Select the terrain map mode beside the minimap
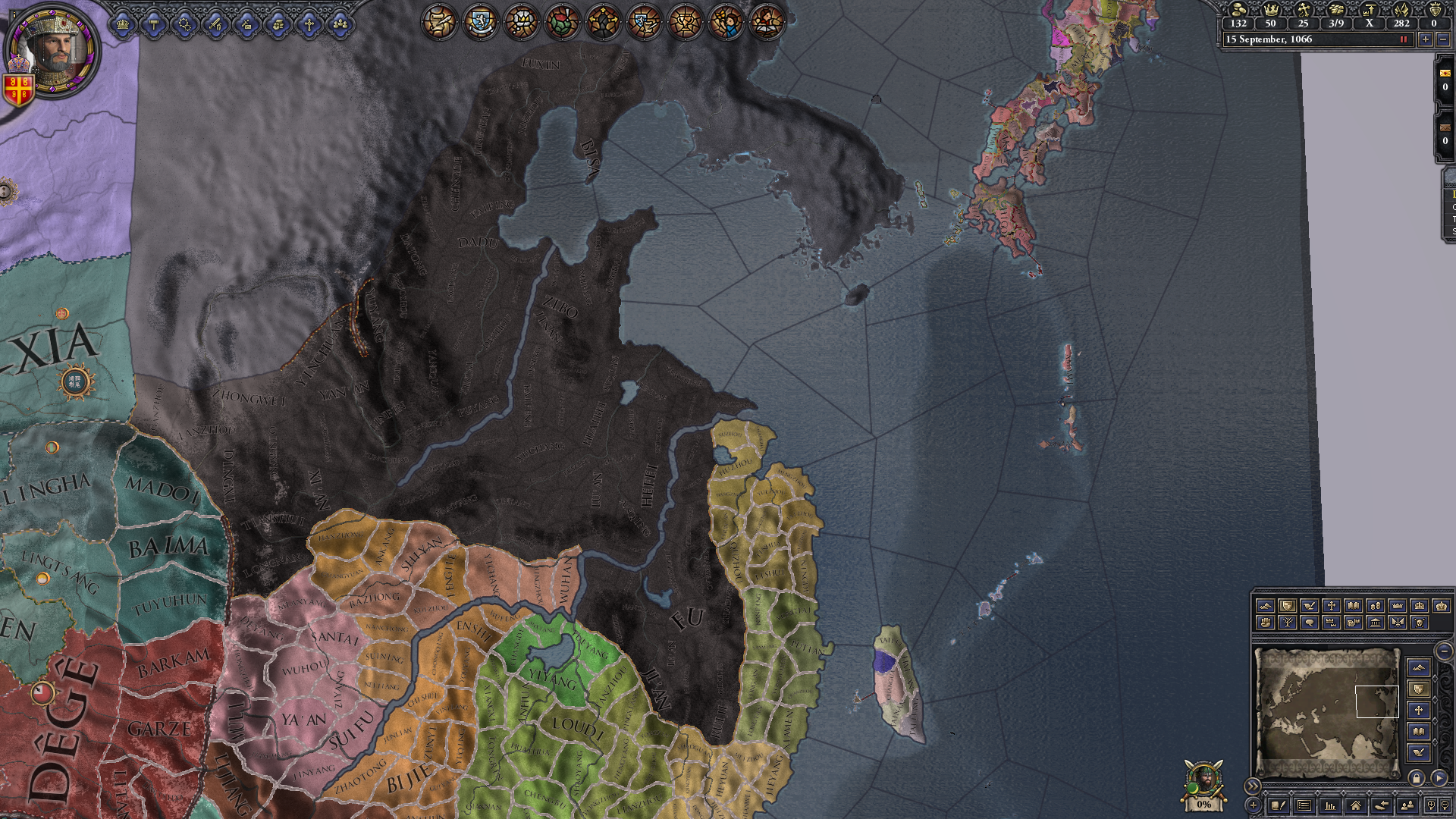 pyautogui.click(x=1420, y=668)
